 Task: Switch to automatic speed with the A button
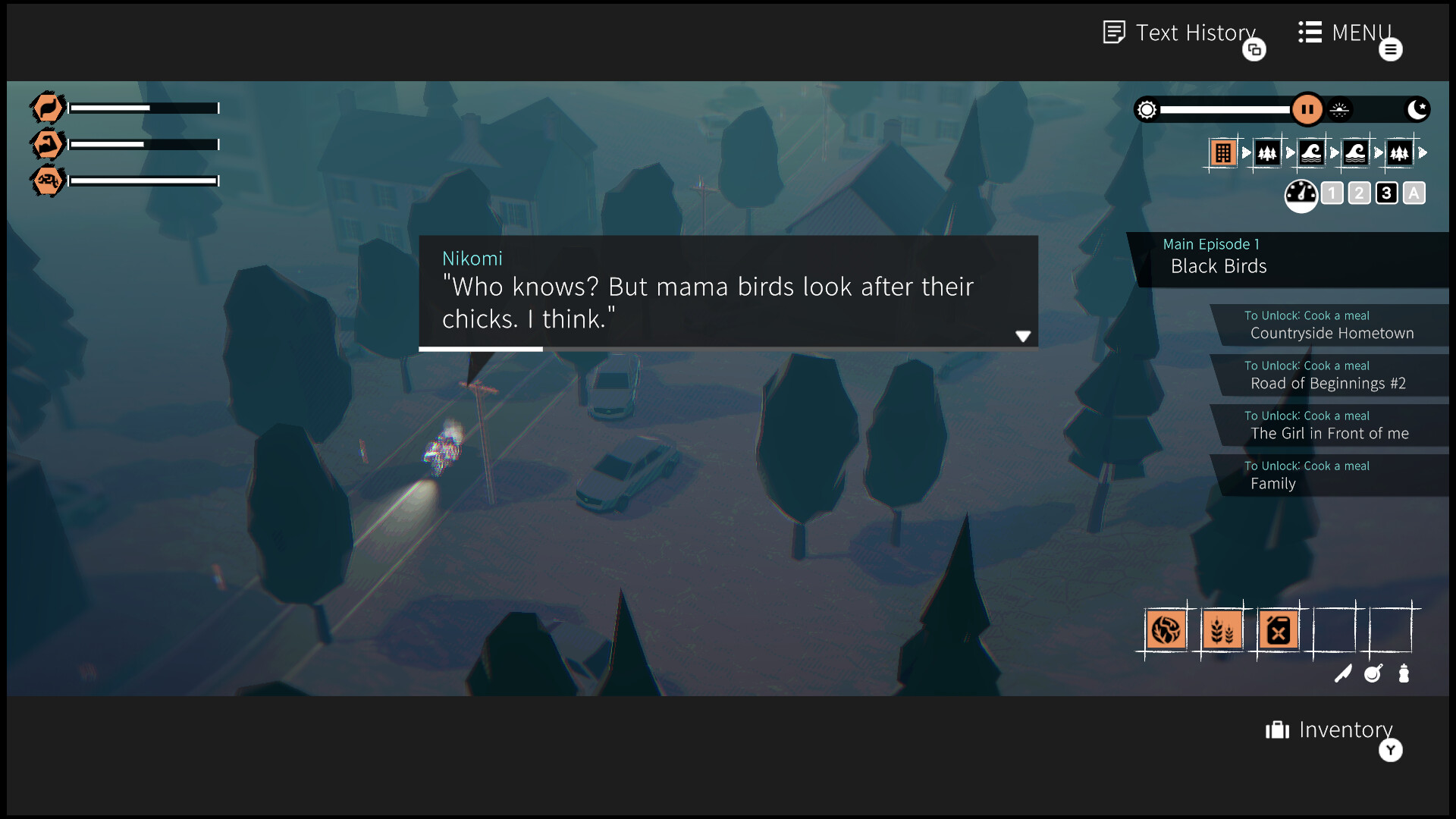[x=1414, y=193]
